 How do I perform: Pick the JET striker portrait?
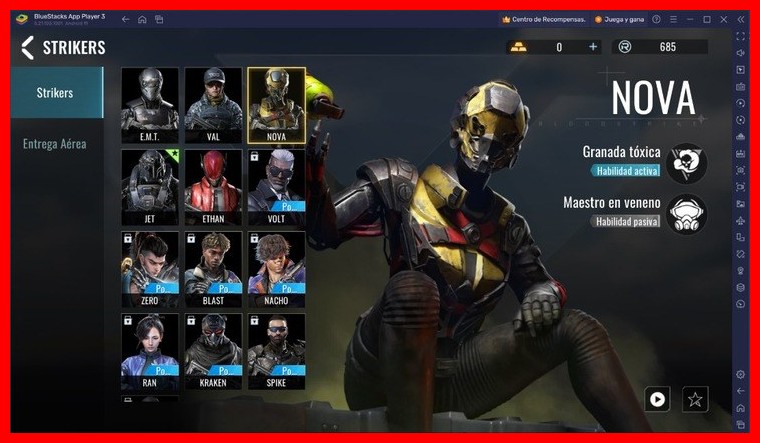point(150,187)
